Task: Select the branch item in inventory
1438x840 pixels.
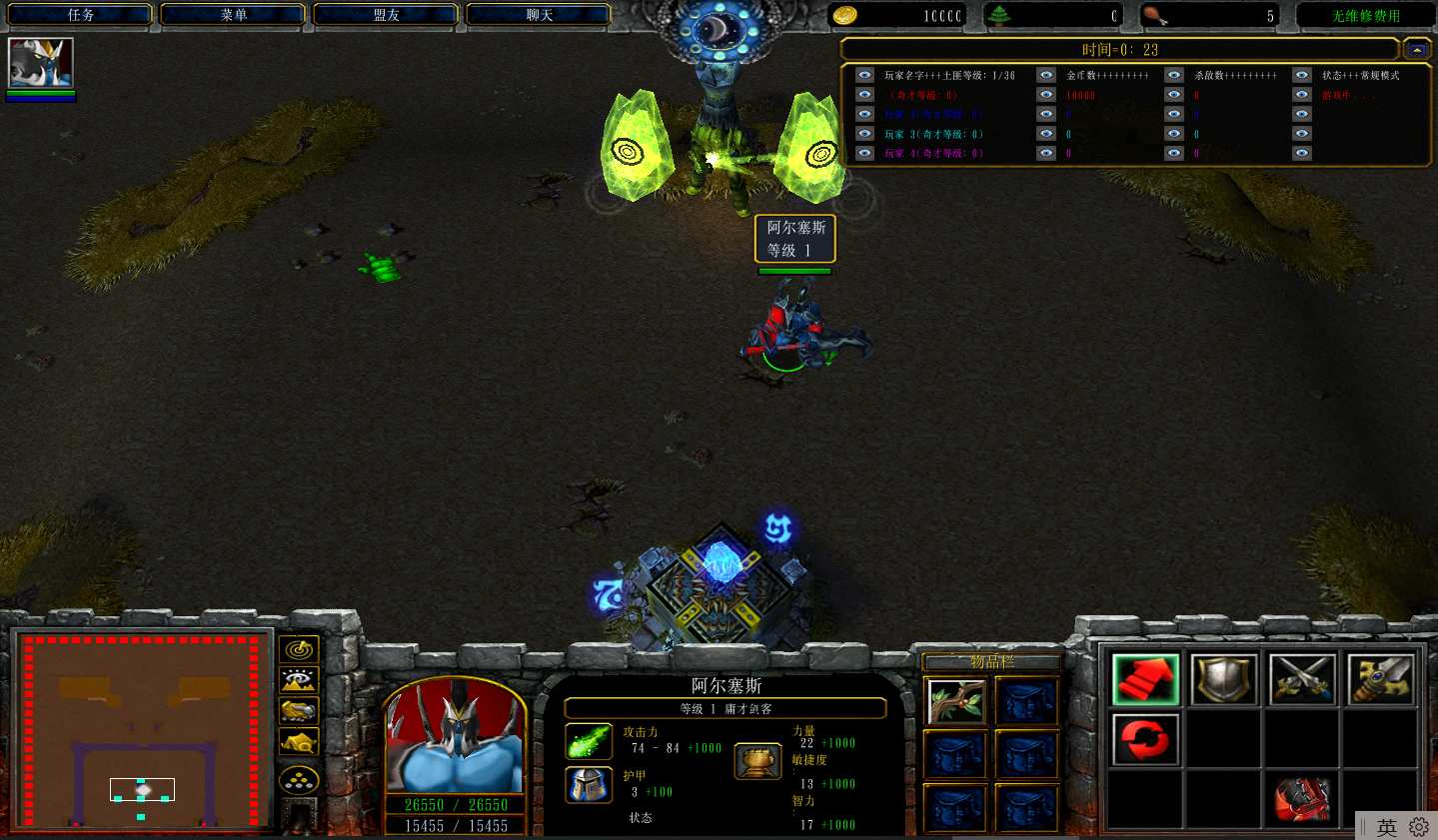Action: coord(956,700)
